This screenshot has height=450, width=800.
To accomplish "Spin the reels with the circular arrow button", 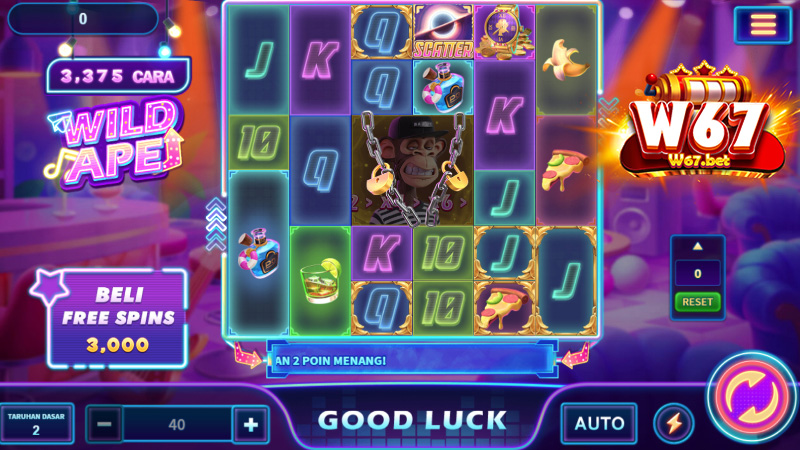I will [752, 397].
